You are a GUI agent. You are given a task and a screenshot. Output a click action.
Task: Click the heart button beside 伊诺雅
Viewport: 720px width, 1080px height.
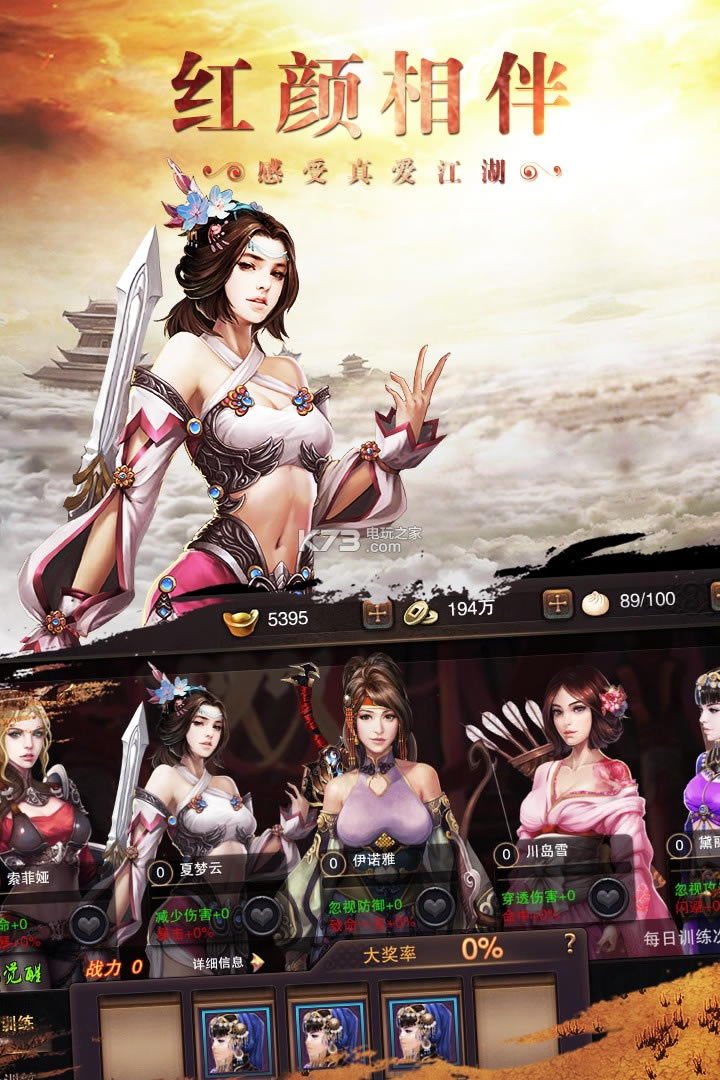(x=435, y=907)
